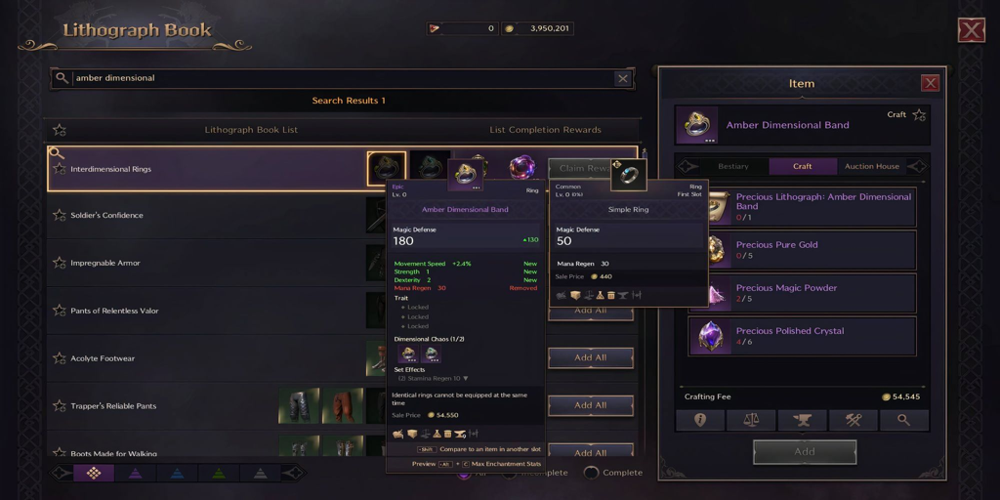1000x500 pixels.
Task: Close the Lithograph Book window
Action: pyautogui.click(x=971, y=30)
